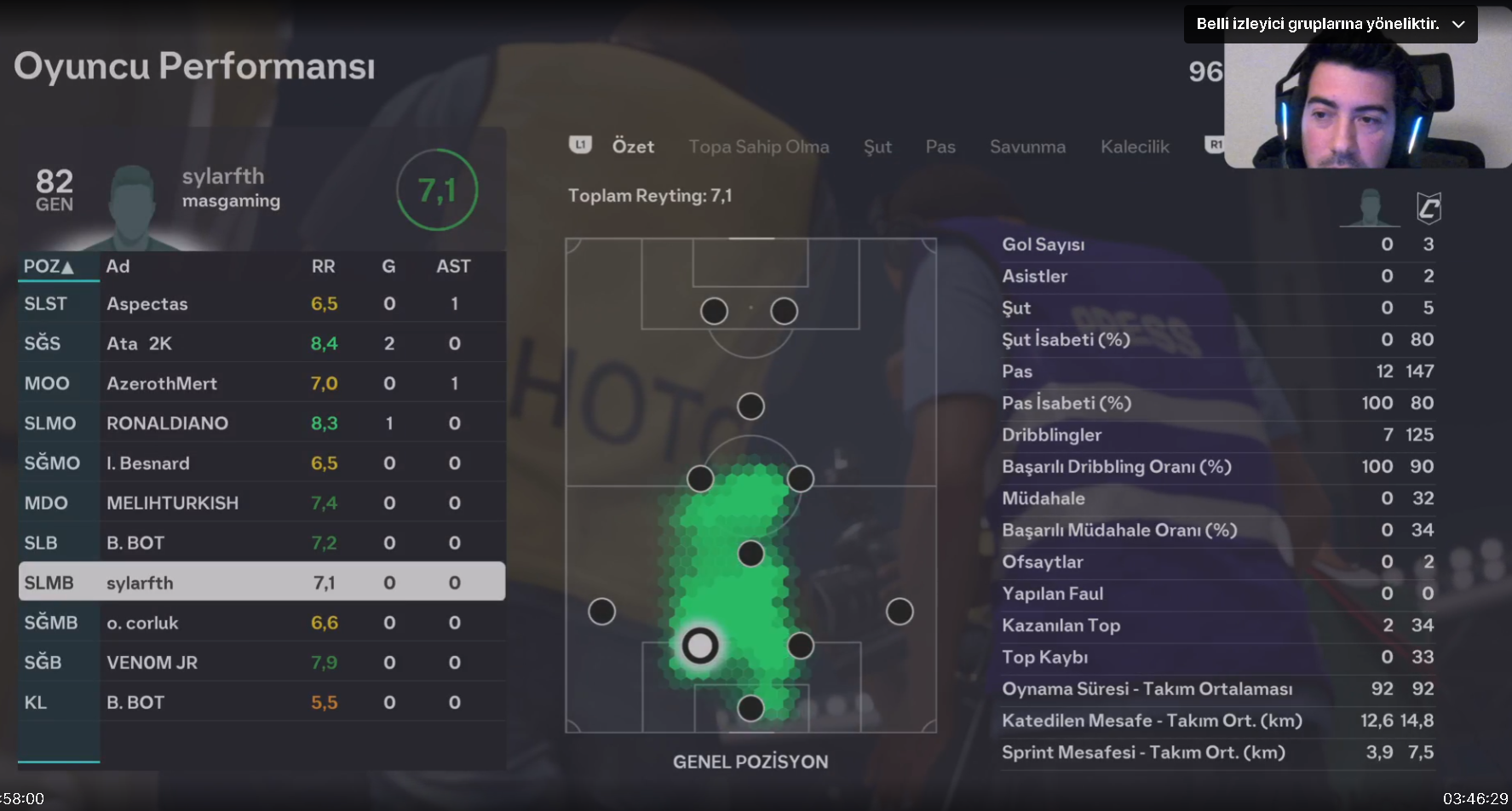The width and height of the screenshot is (1512, 811).
Task: Select the Pas tab
Action: pyautogui.click(x=940, y=147)
